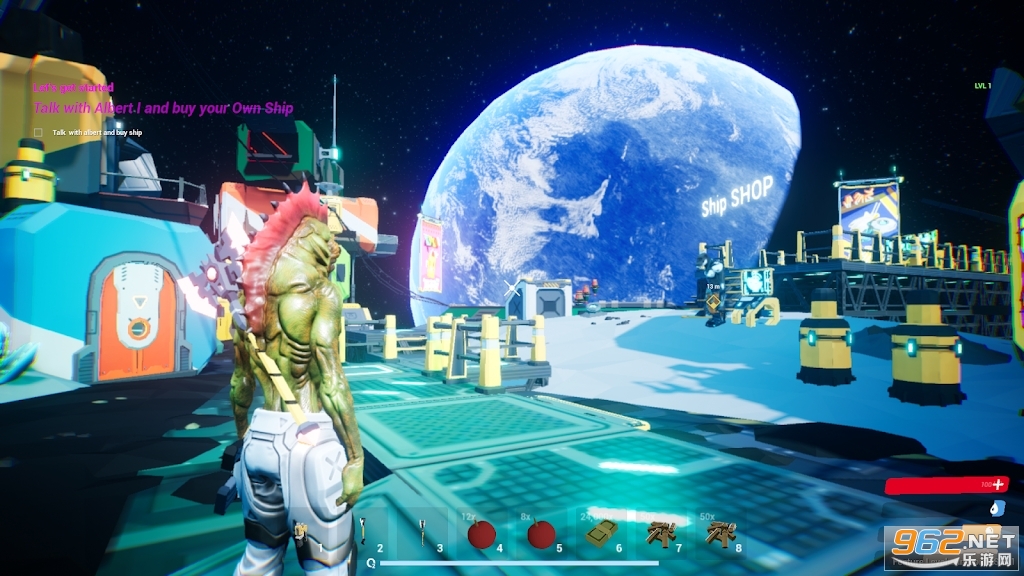Viewport: 1024px width, 576px height.
Task: Tick the 'Talk with albert and buy ship' checkbox
Action: [x=38, y=132]
